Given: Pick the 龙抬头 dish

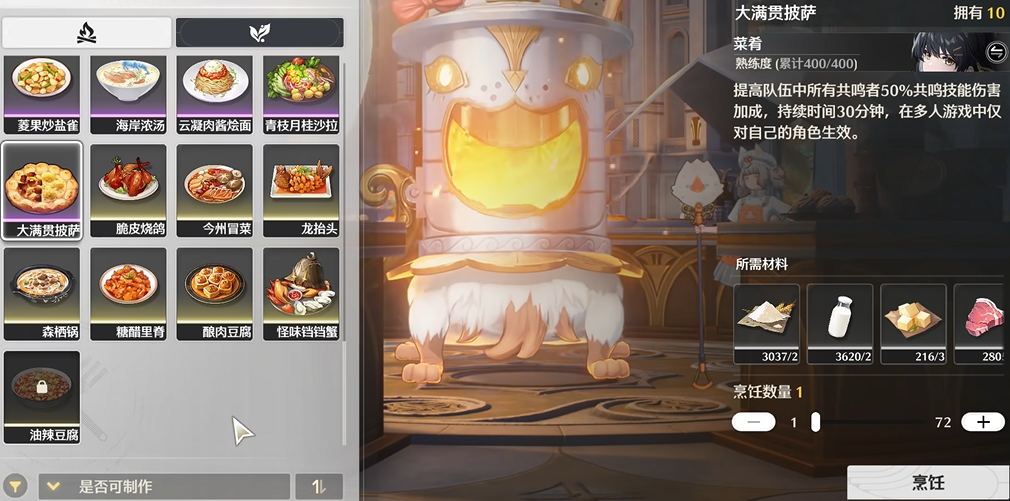Looking at the screenshot, I should [x=300, y=189].
